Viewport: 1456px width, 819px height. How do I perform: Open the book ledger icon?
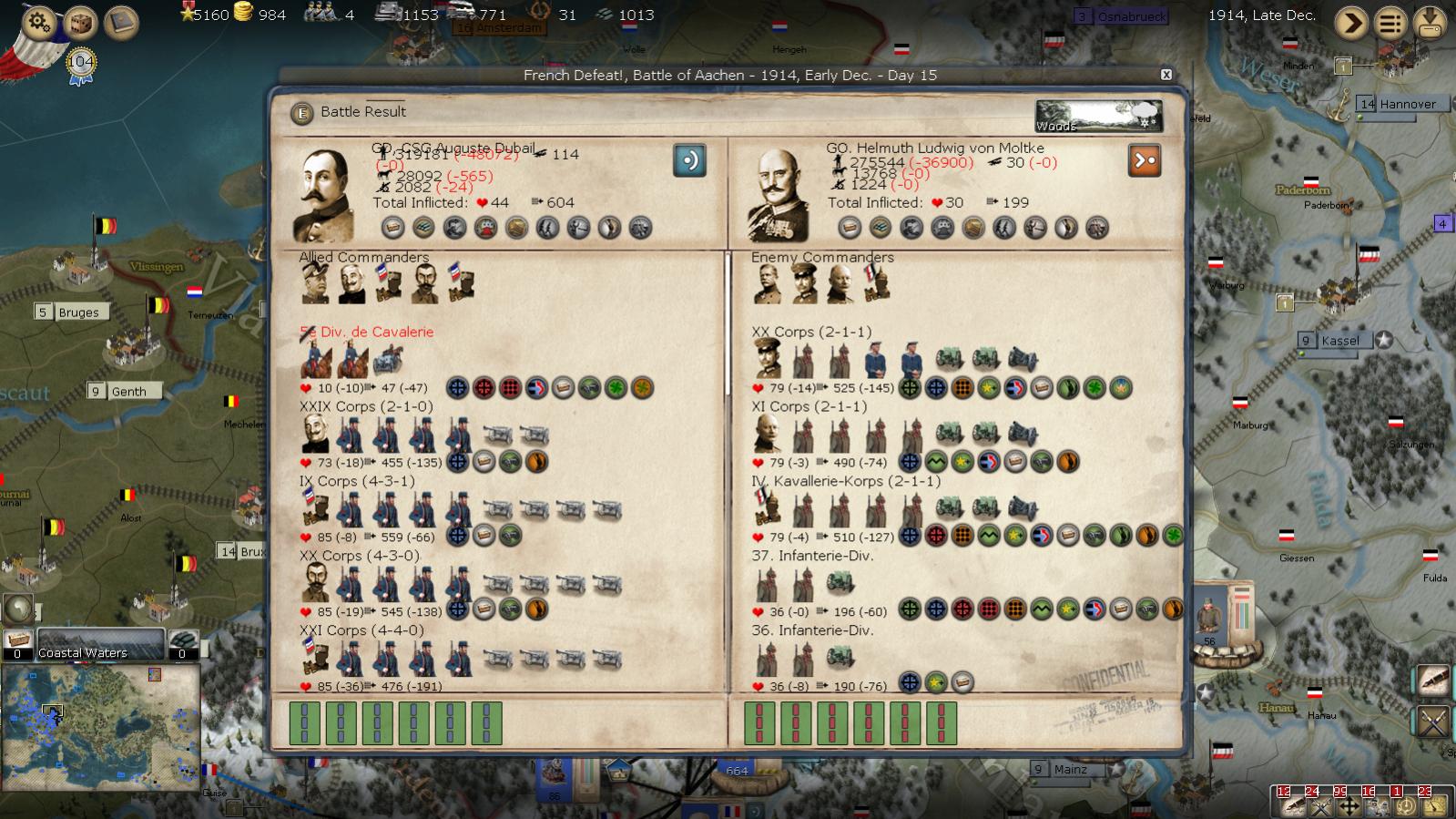click(x=121, y=23)
